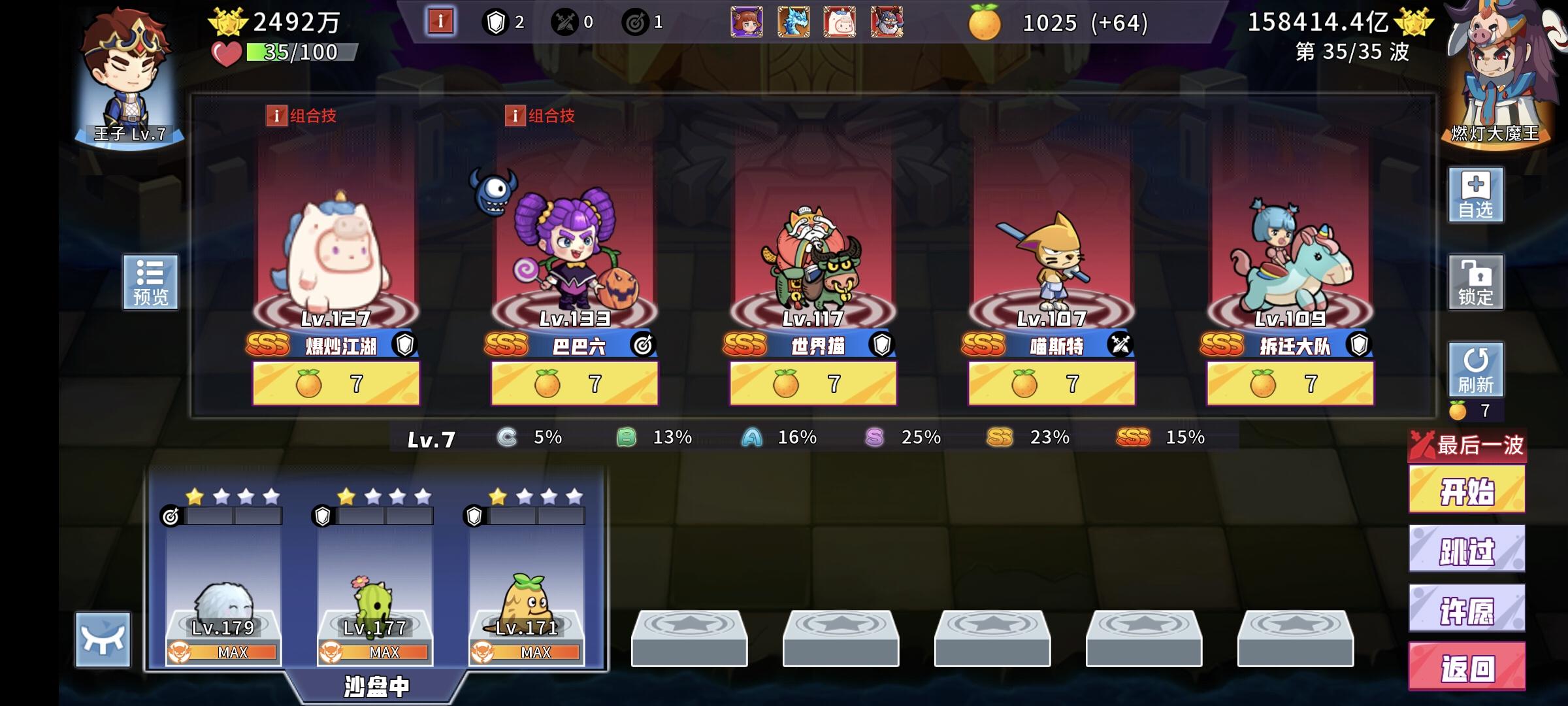Toggle the 组合技 info above 爆炒江湖

[298, 115]
